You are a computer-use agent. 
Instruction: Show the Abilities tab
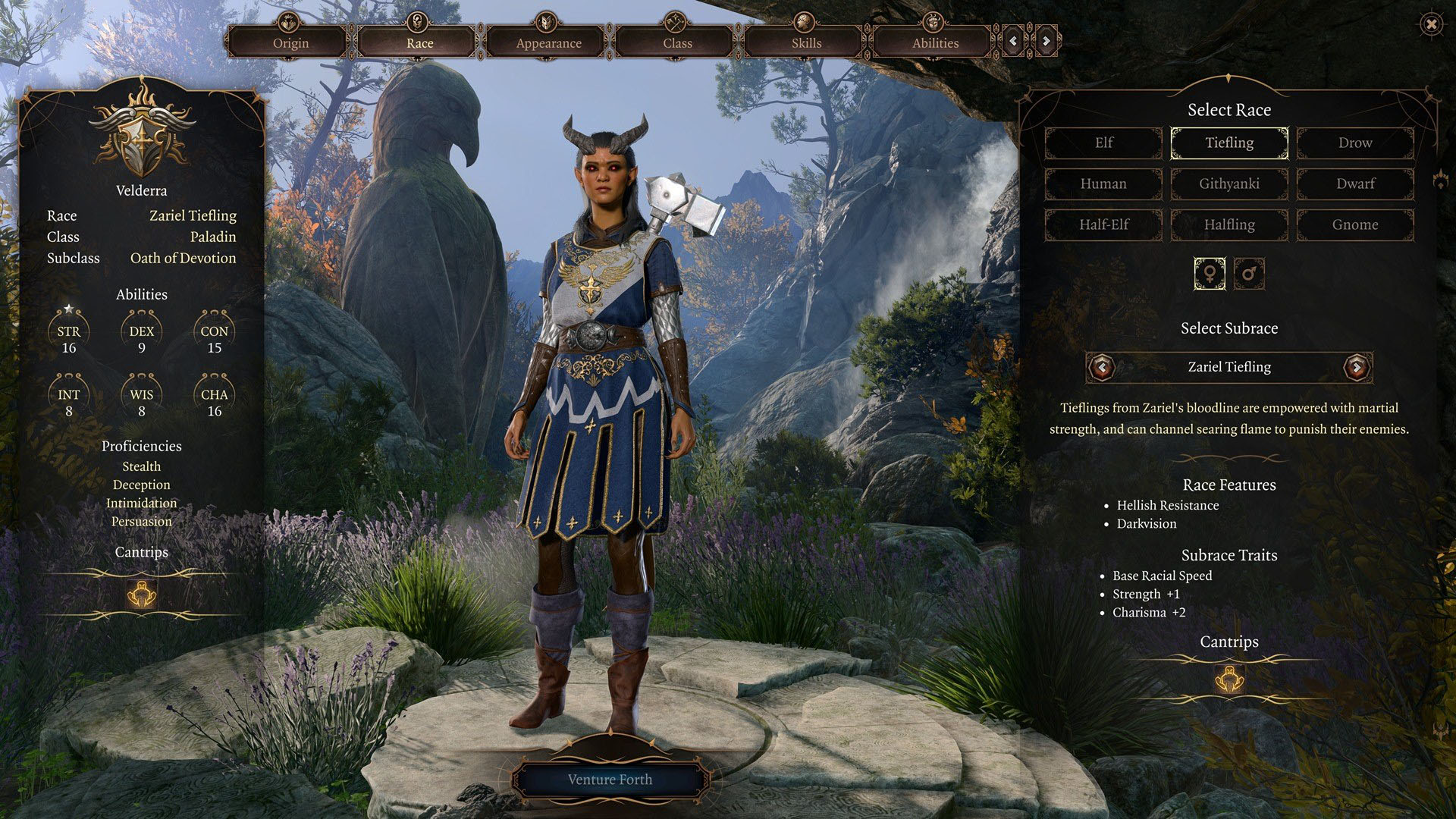click(935, 42)
